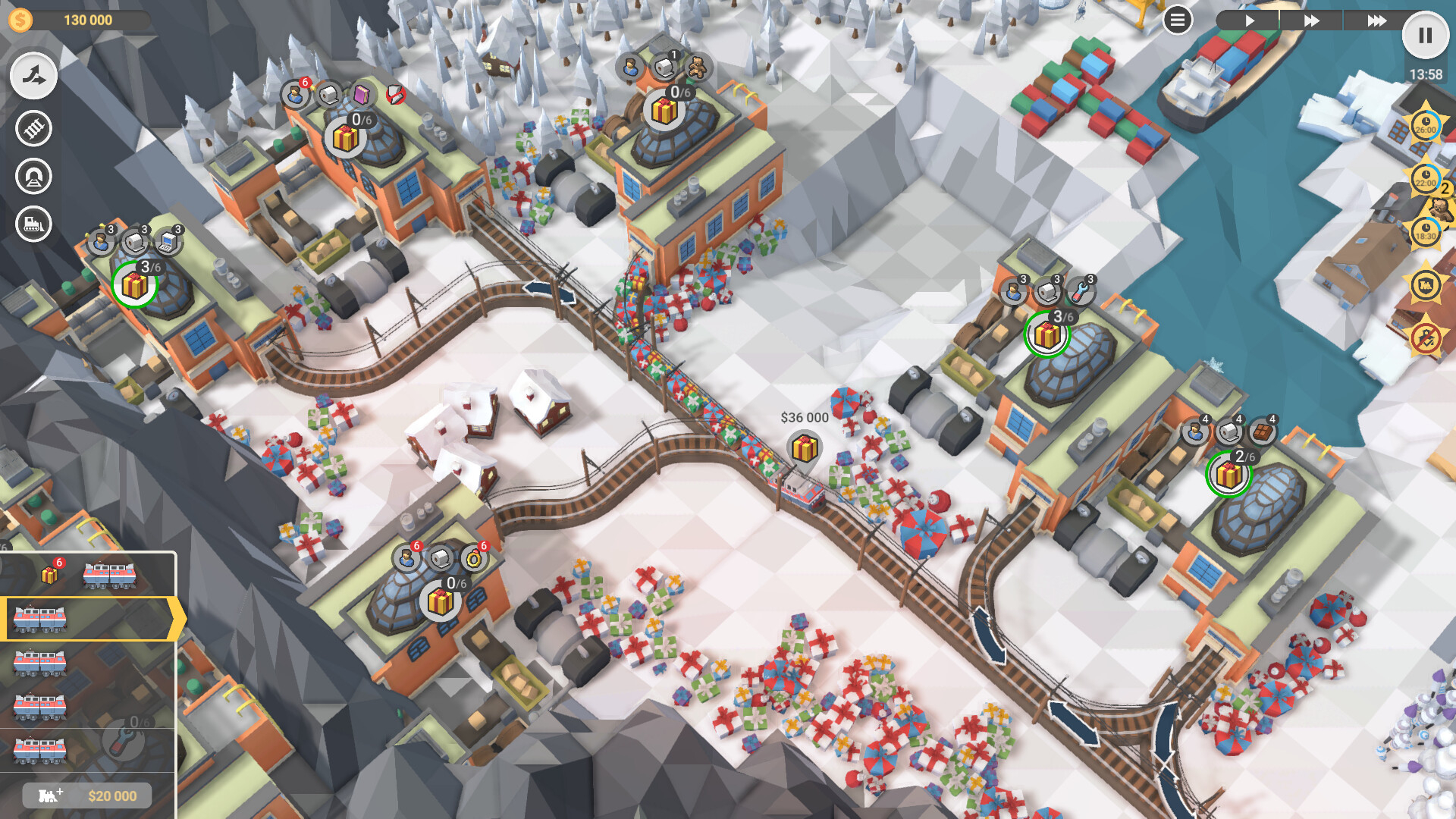Expand the highlighted train's yellow chevron

pyautogui.click(x=177, y=619)
